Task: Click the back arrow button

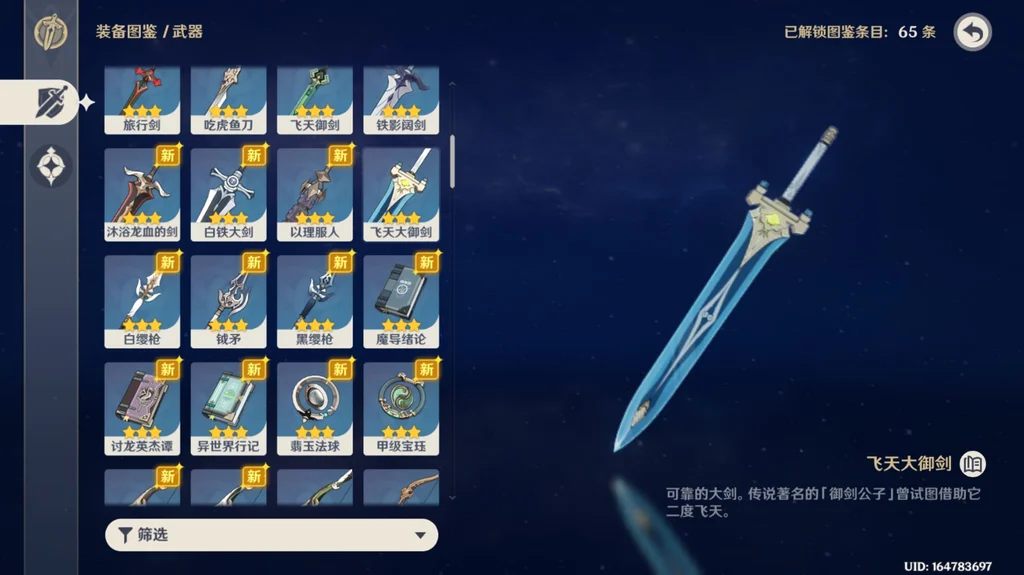Action: point(972,32)
